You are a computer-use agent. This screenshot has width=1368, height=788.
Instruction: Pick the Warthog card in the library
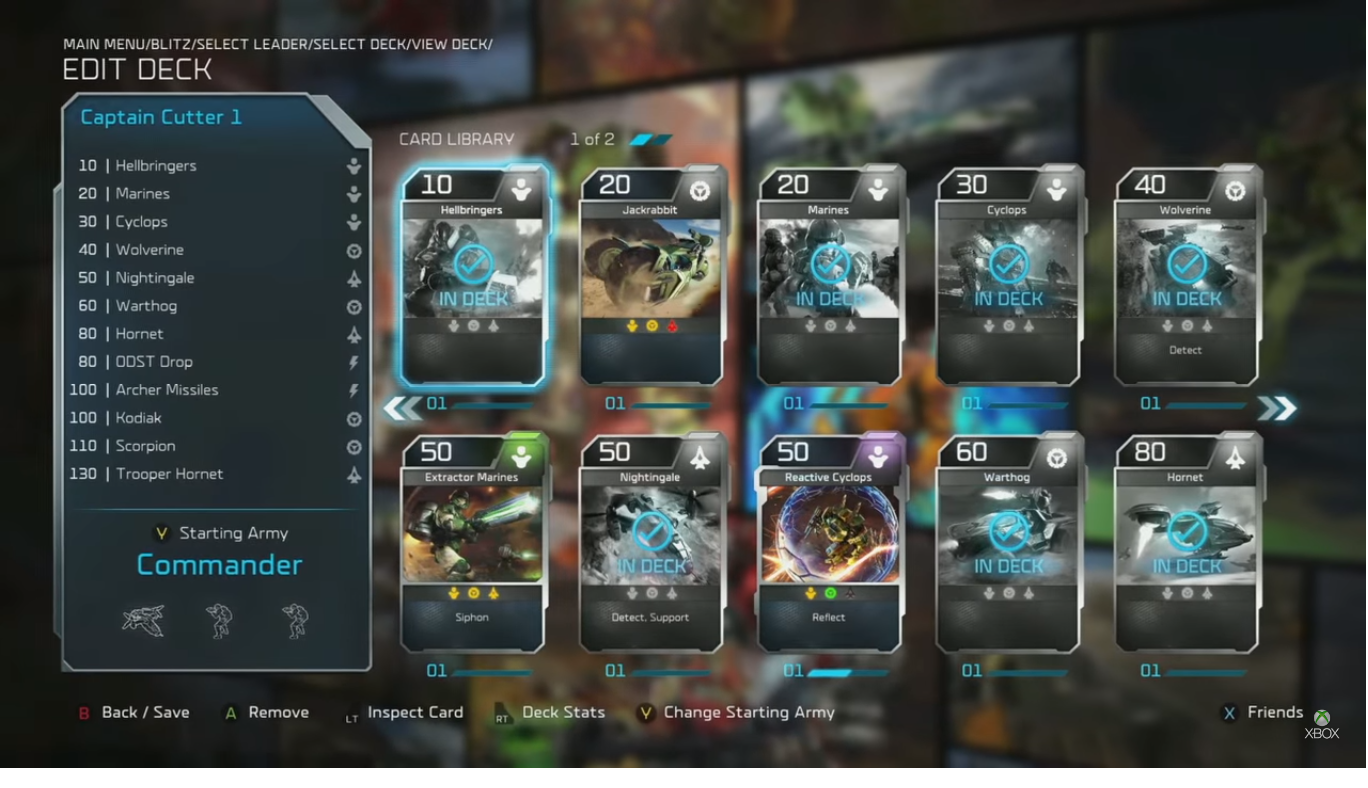pyautogui.click(x=1008, y=543)
